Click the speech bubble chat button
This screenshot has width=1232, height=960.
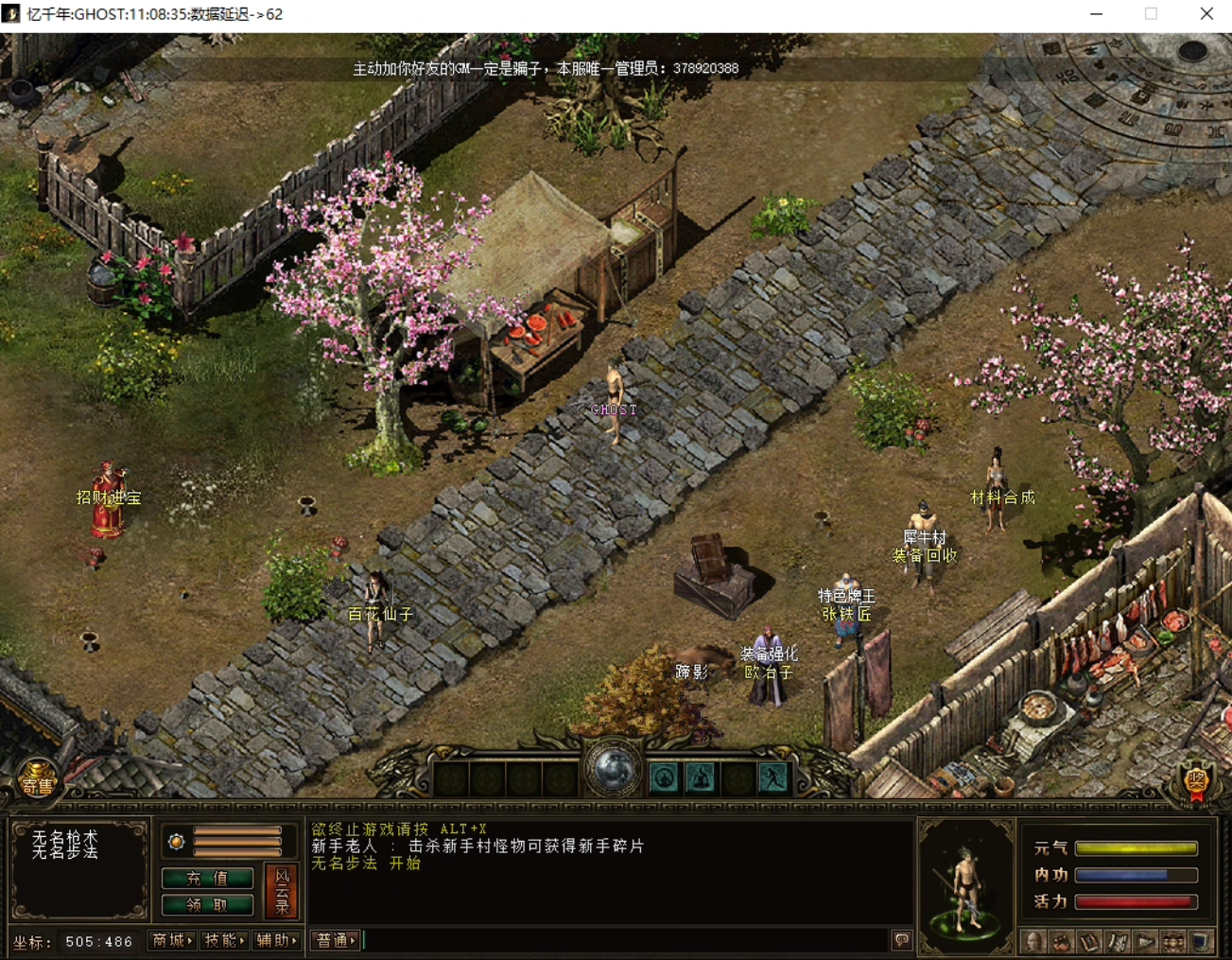902,940
